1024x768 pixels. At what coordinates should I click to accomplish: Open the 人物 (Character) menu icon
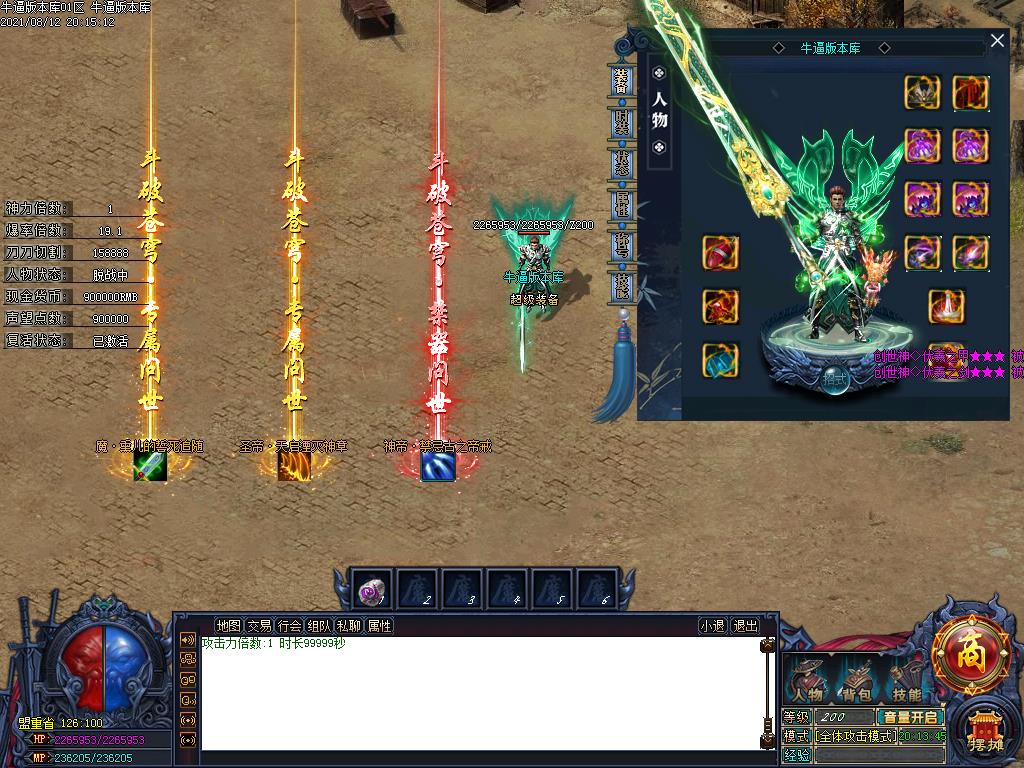point(808,682)
